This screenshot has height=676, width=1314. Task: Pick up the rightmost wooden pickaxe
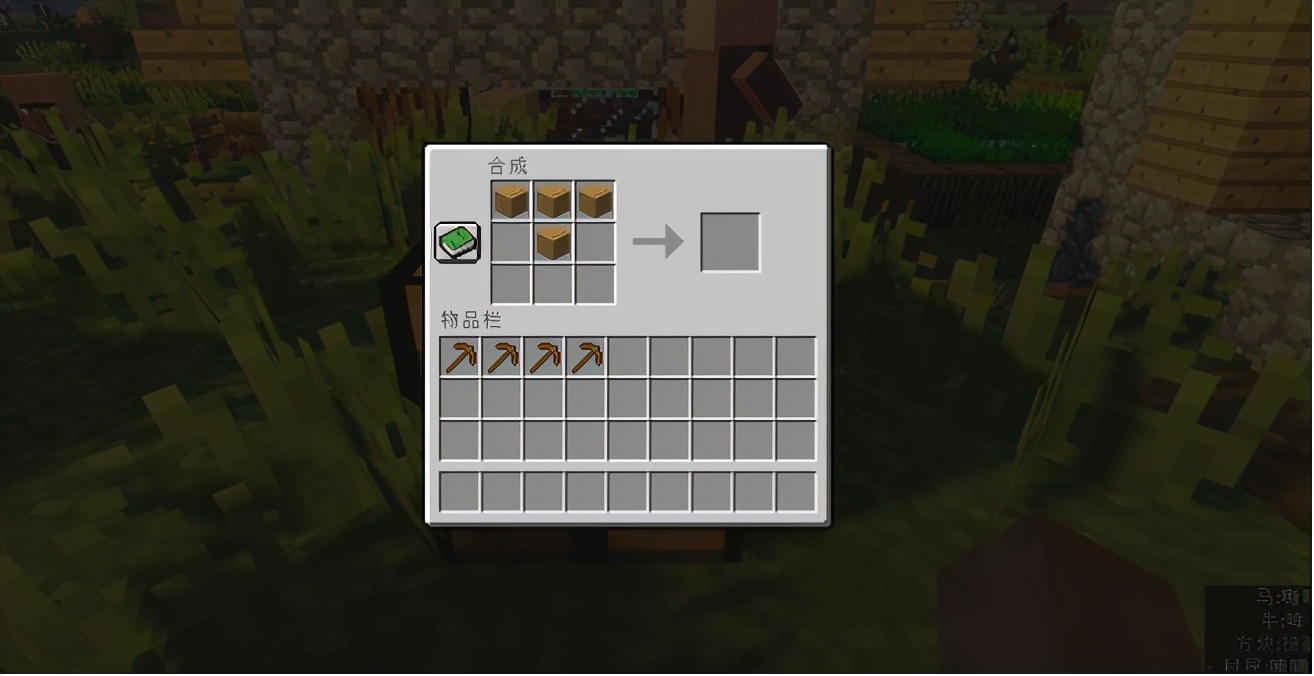pos(586,357)
